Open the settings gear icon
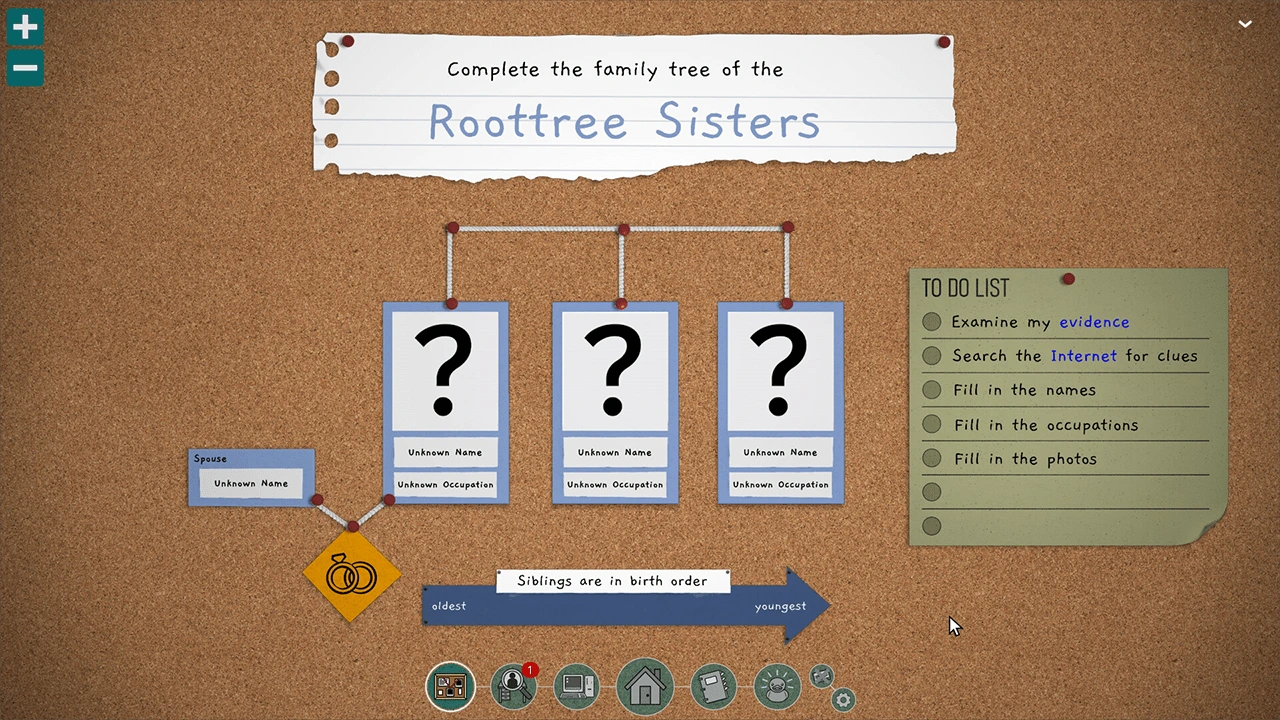1280x720 pixels. point(842,700)
